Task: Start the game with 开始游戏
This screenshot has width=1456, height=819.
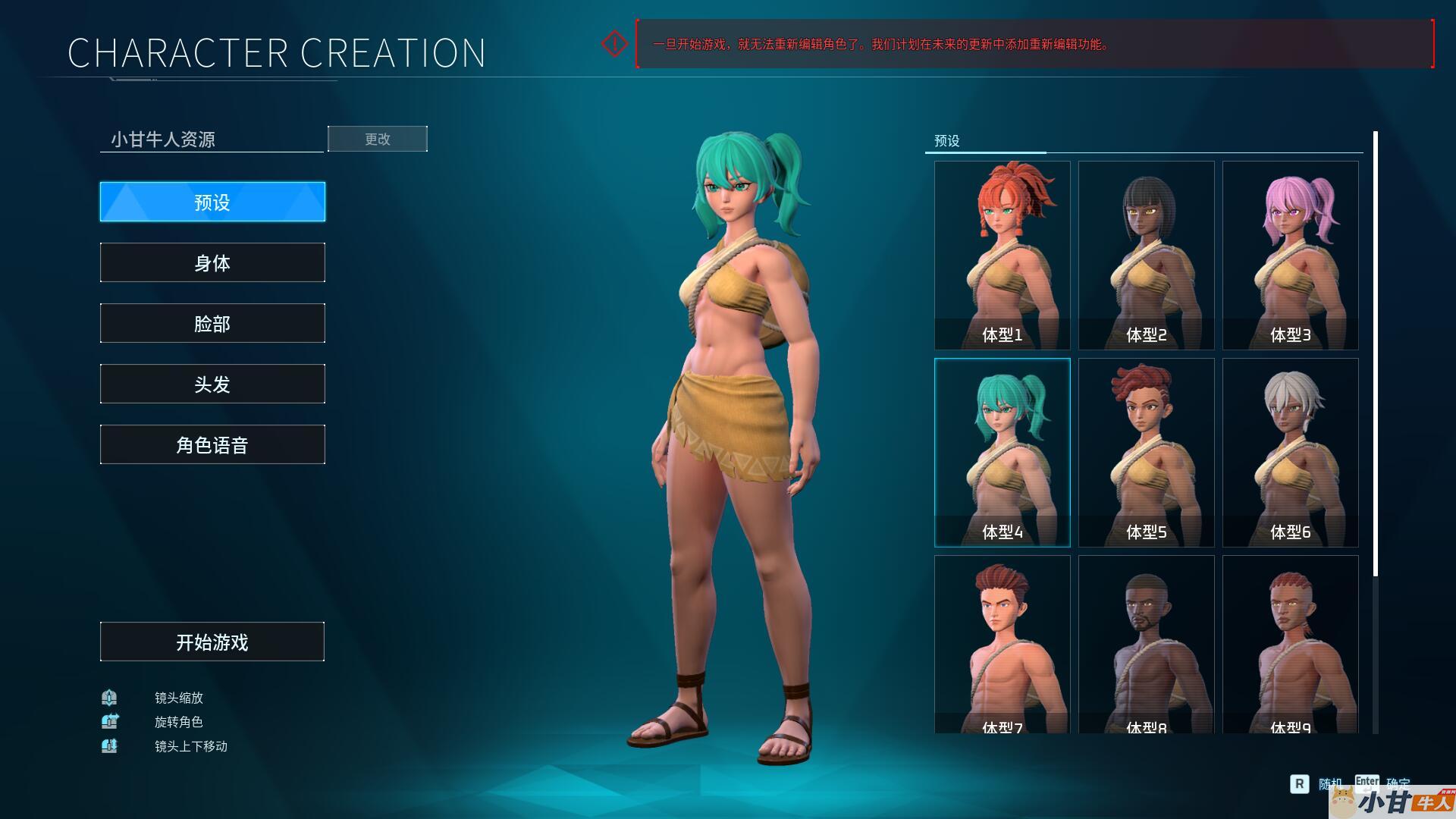Action: click(212, 642)
